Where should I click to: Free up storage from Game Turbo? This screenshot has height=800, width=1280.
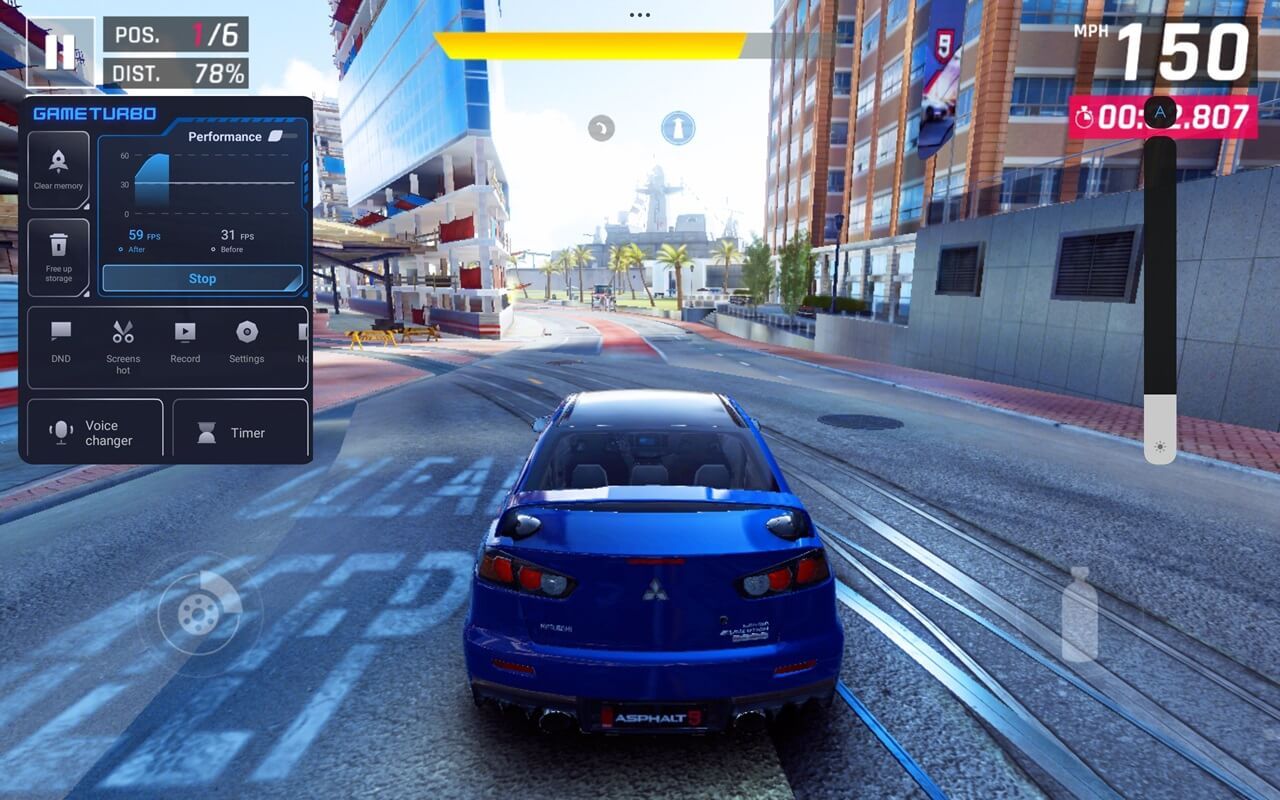coord(58,257)
